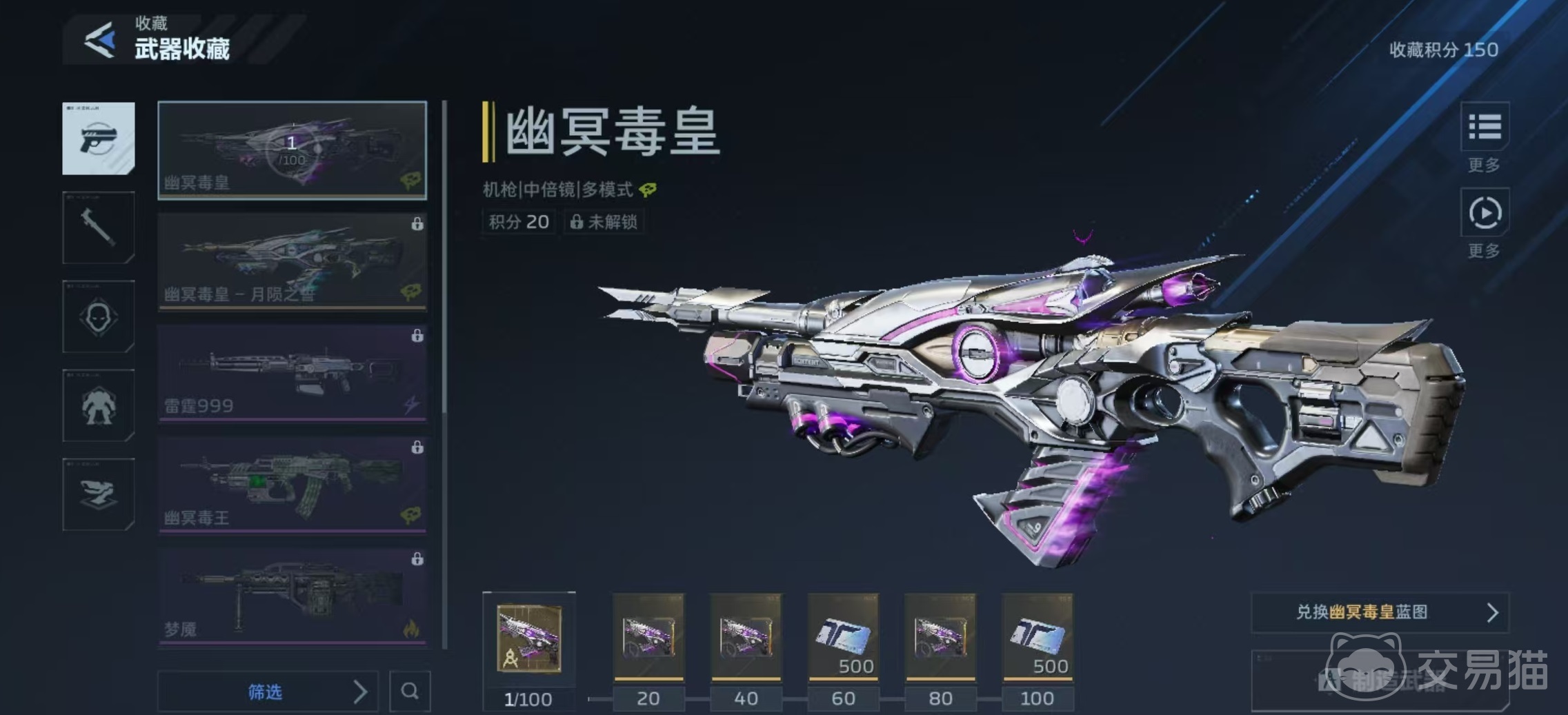Select the mech armor category icon
The height and width of the screenshot is (715, 1568).
99,407
